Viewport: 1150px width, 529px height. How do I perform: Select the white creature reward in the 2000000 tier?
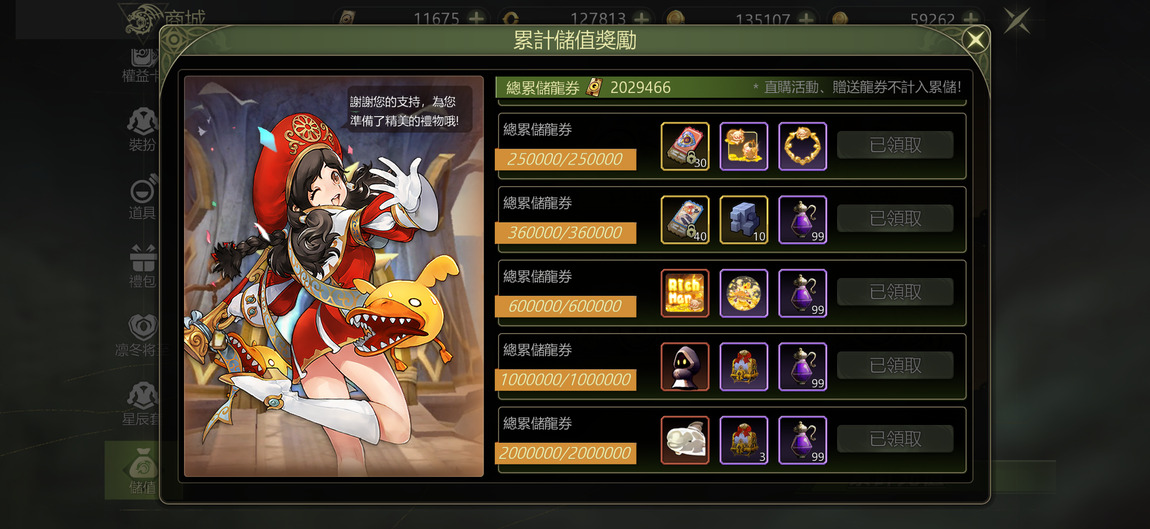click(685, 440)
